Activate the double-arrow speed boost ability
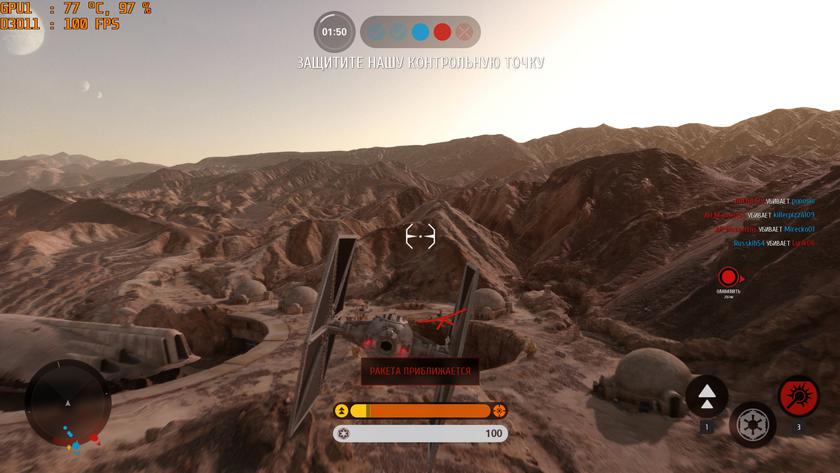840x473 pixels. tap(707, 396)
